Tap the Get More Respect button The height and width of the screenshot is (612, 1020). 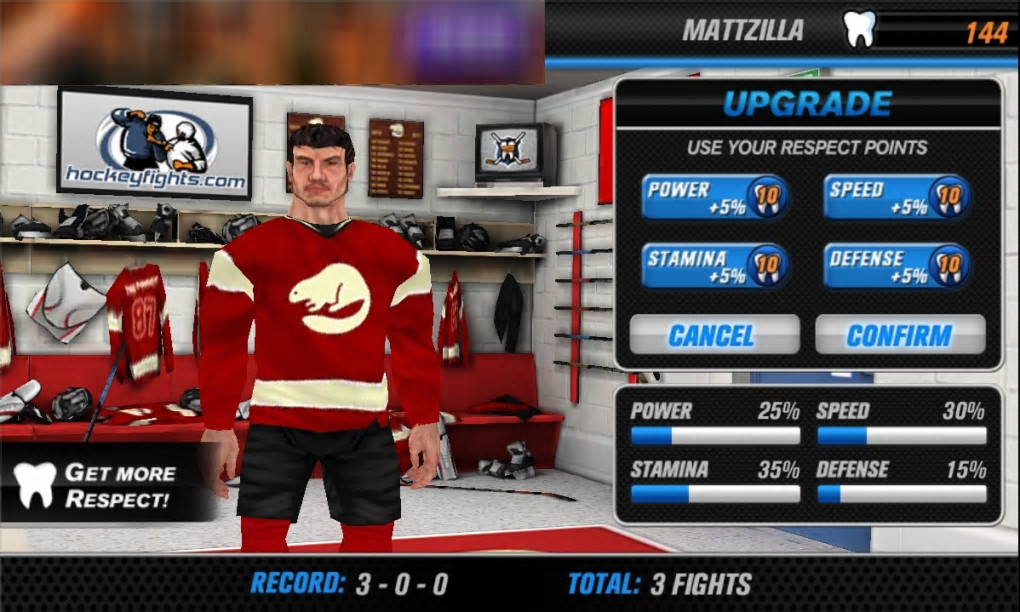105,485
